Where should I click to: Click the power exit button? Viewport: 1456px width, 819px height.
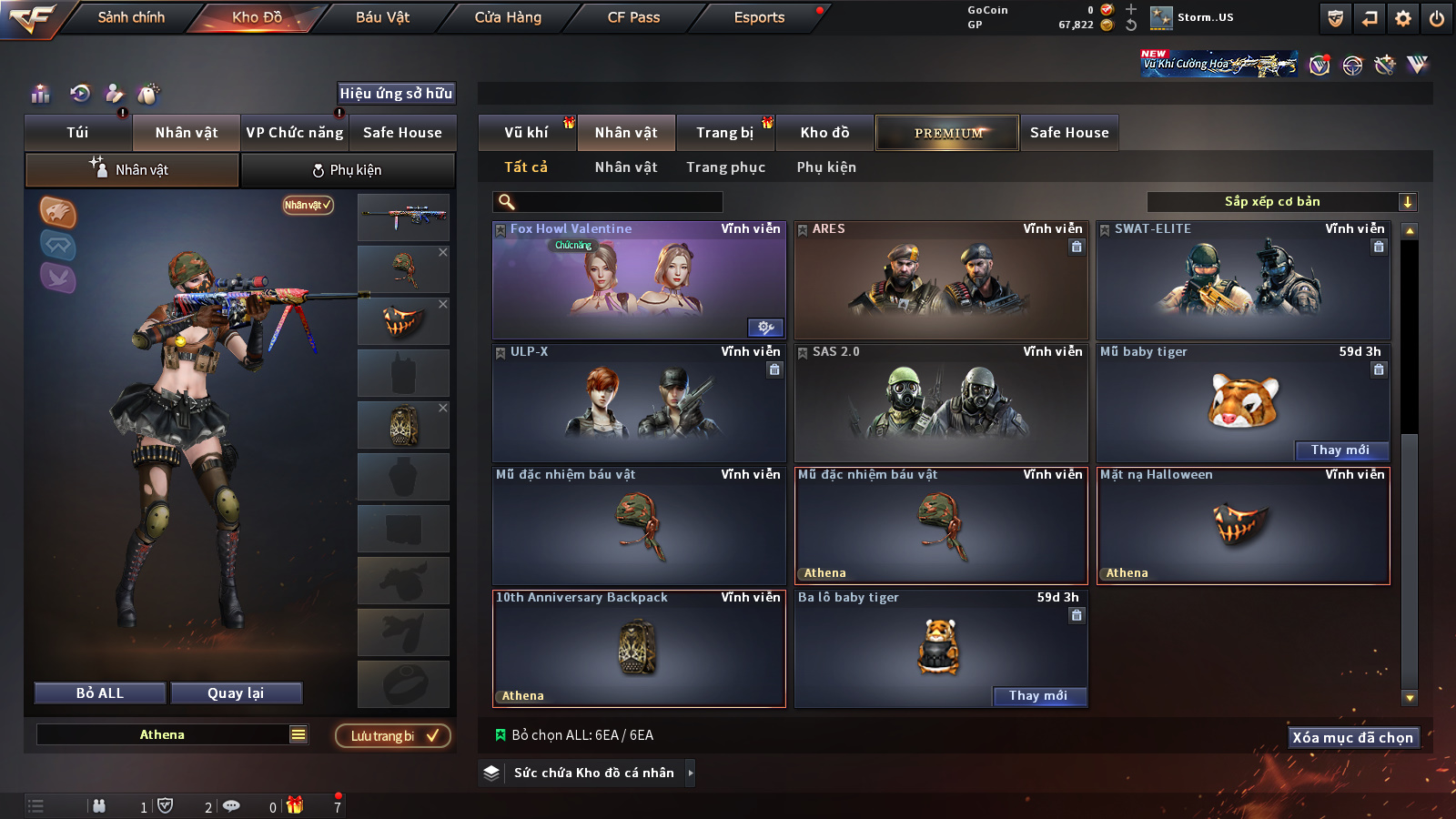click(x=1437, y=18)
